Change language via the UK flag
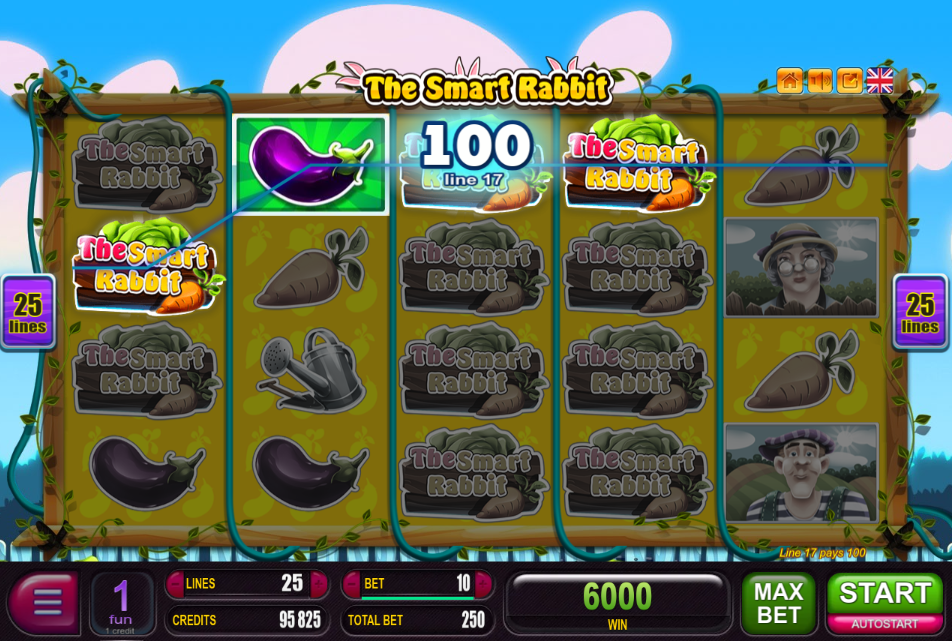The image size is (952, 641). 880,81
